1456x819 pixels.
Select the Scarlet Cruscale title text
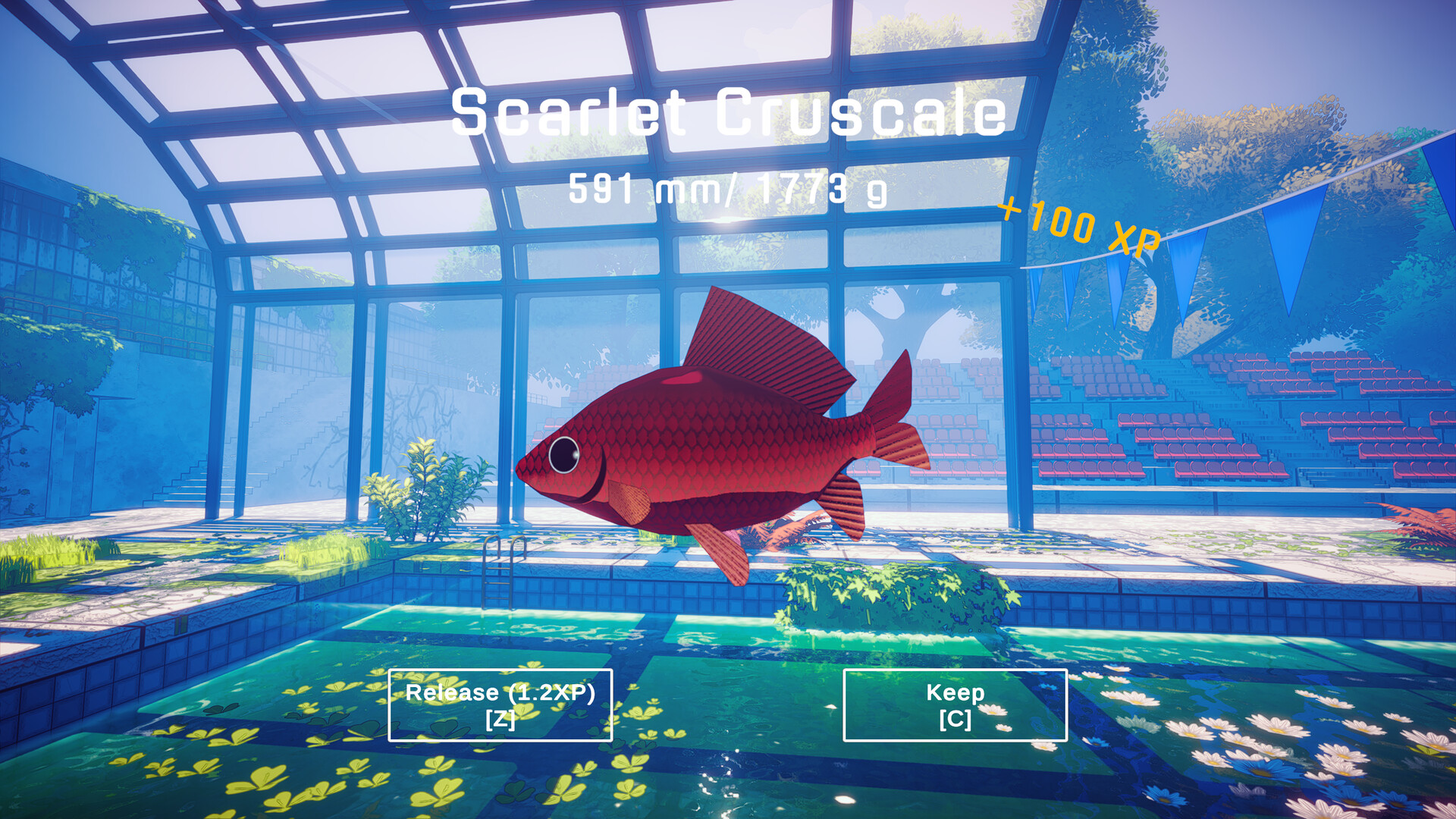pyautogui.click(x=726, y=111)
